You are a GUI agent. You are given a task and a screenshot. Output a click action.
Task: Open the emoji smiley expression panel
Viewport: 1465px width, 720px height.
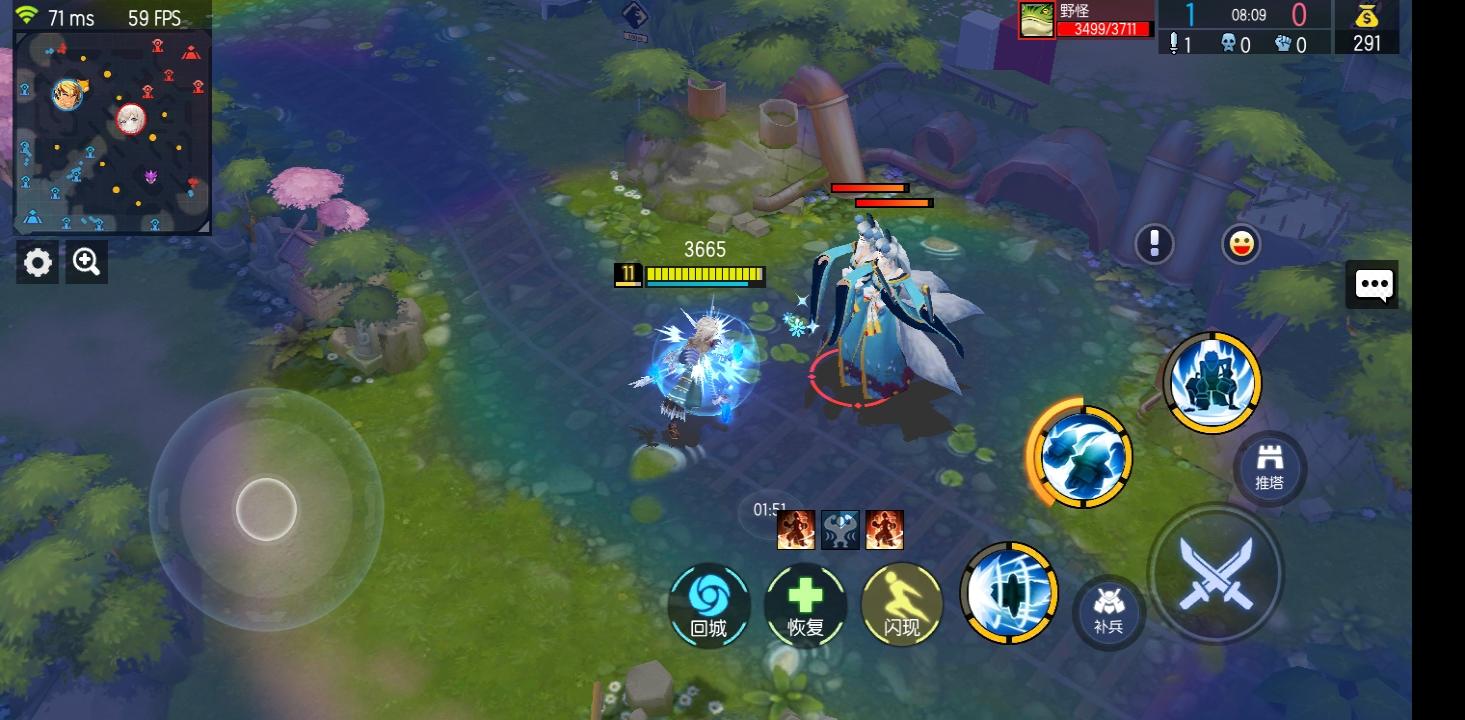click(1240, 243)
